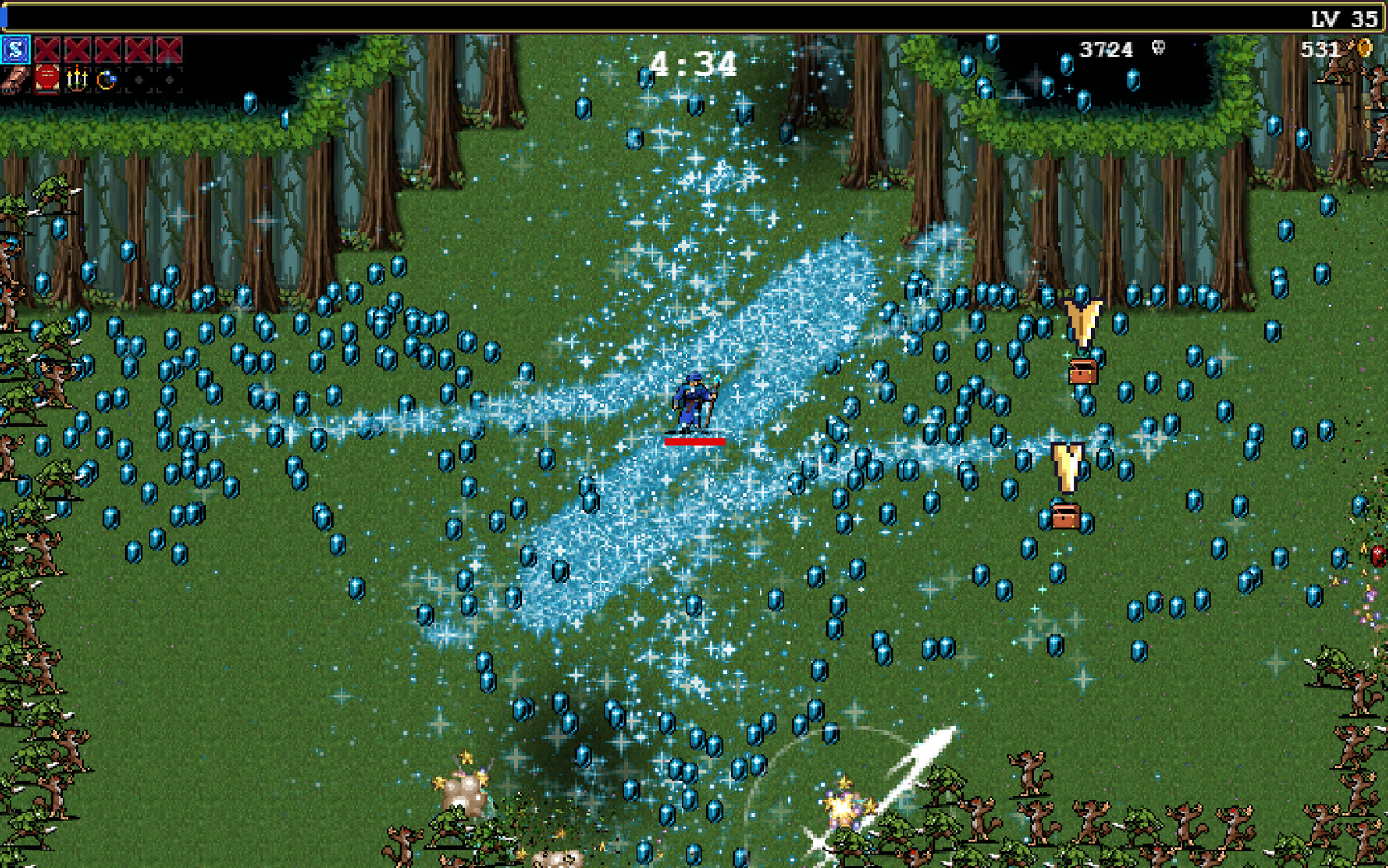The height and width of the screenshot is (868, 1388).
Task: Click the skull kill-counter icon
Action: pos(1157,49)
